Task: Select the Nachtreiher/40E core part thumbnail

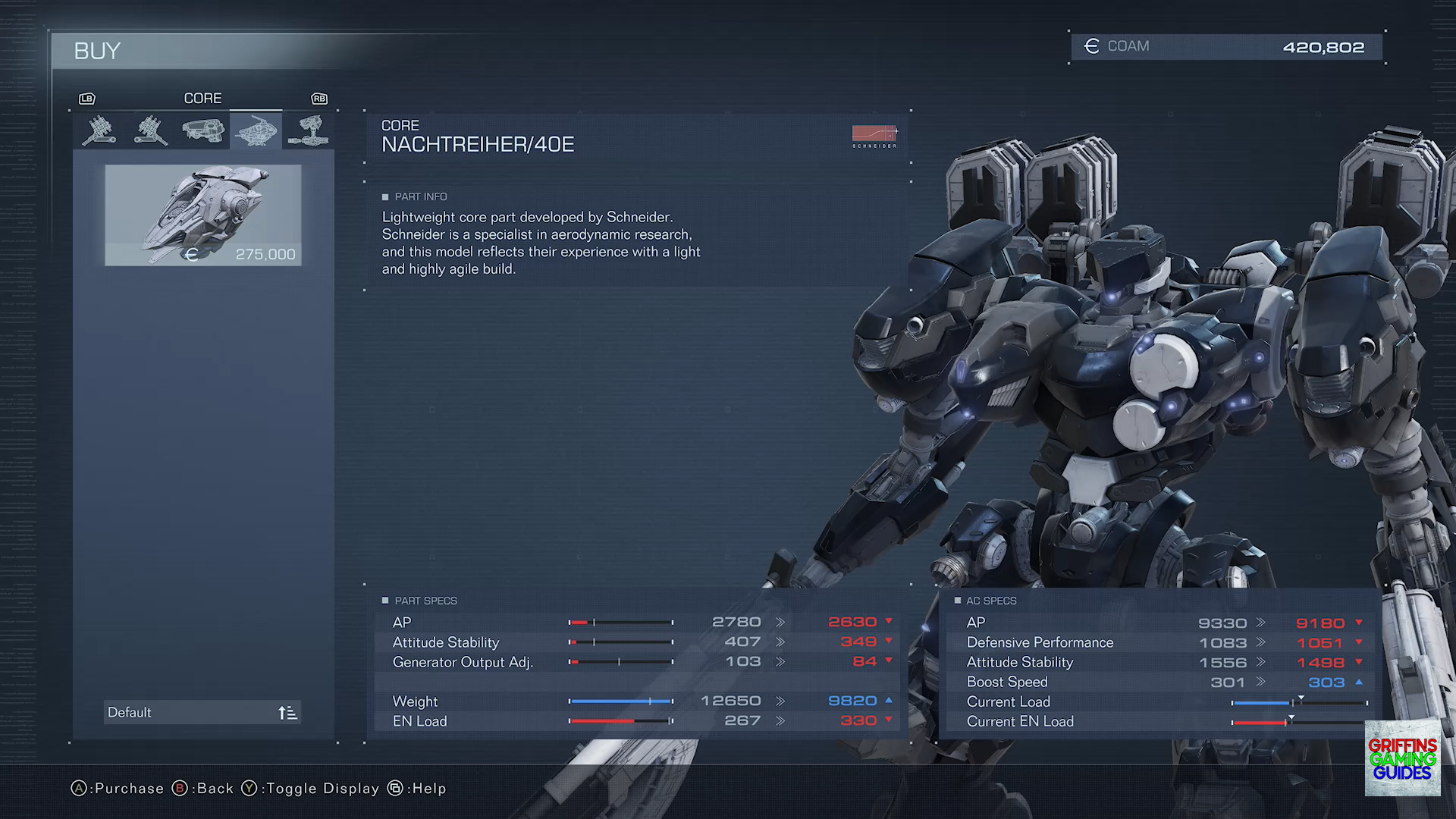Action: tap(202, 215)
